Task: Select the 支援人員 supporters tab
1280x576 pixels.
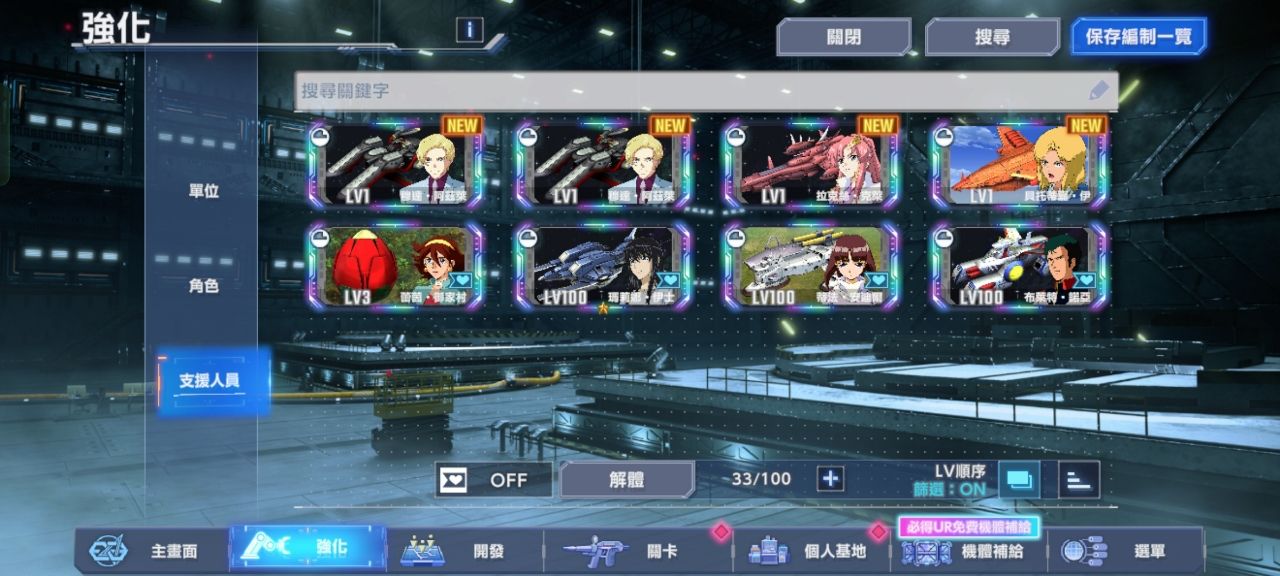Action: coord(209,381)
